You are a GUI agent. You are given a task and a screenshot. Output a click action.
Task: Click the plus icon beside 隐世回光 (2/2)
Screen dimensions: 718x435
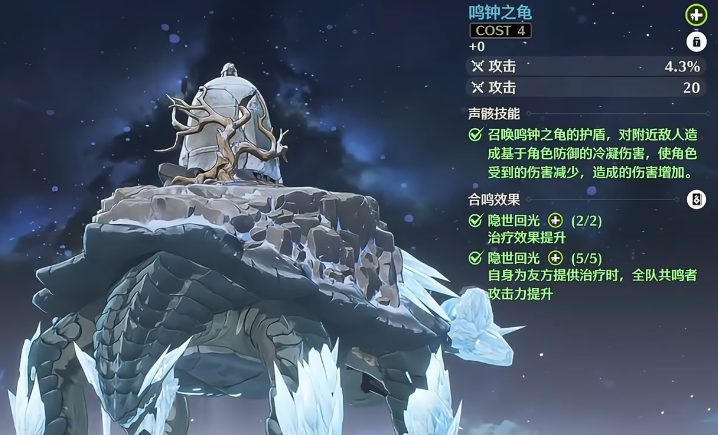556,221
